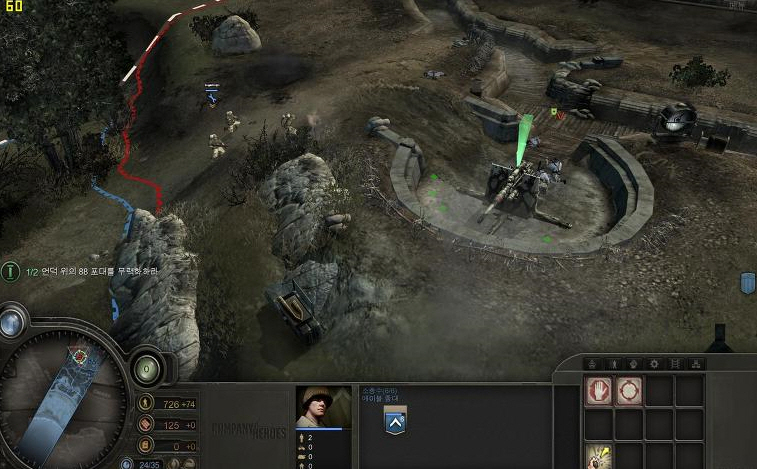
Task: Activate the Halt hand command
Action: click(599, 391)
